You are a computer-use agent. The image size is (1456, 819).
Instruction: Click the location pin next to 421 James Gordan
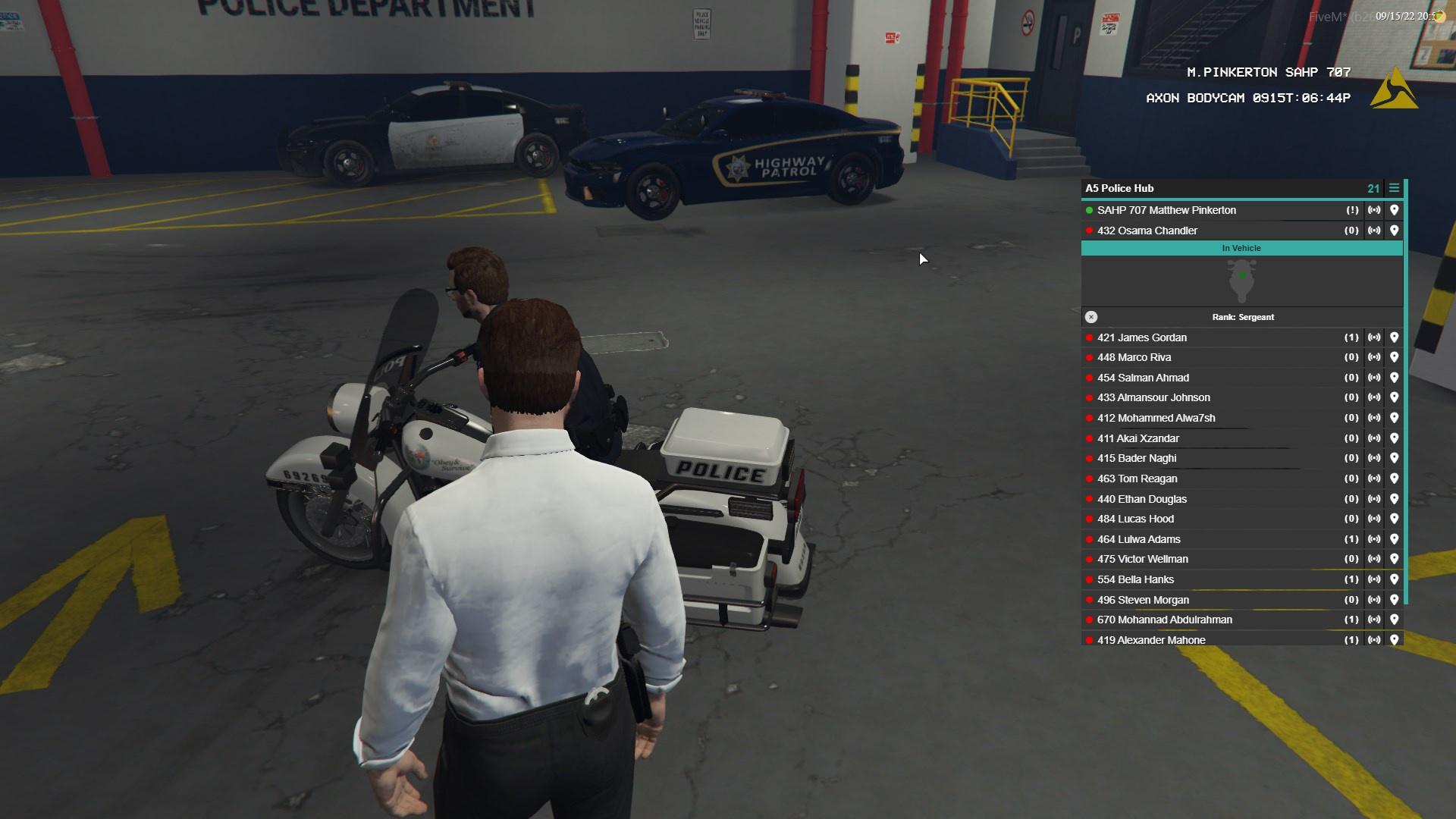1395,337
